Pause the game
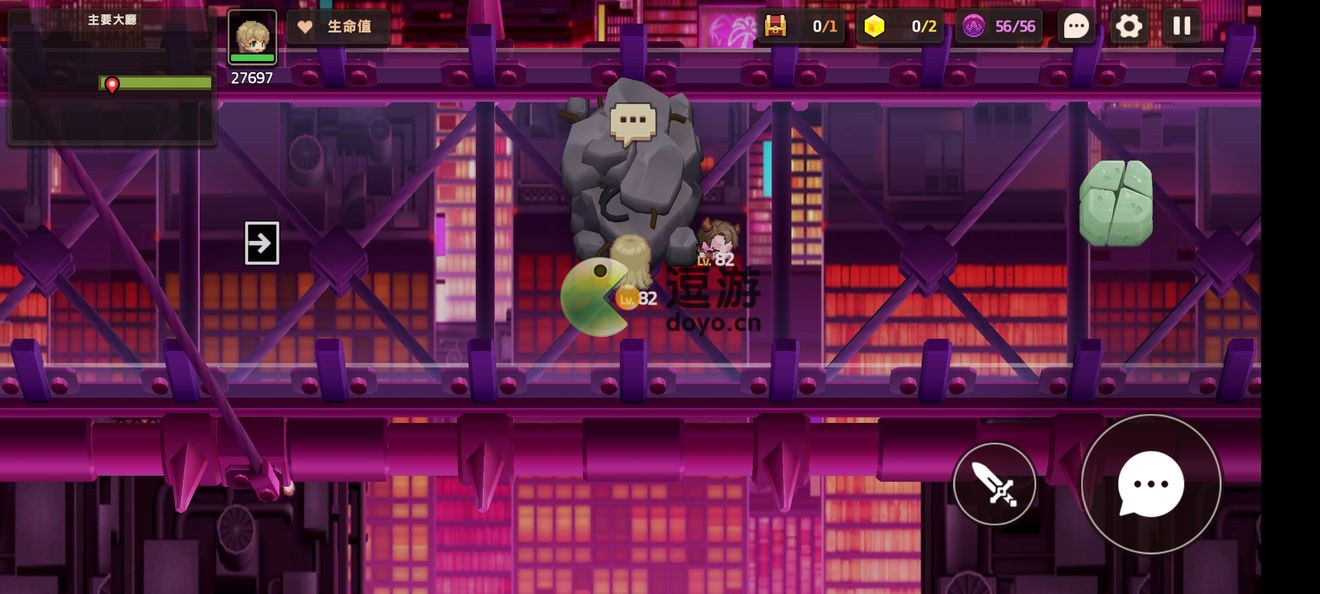The image size is (1320, 594). (1181, 26)
